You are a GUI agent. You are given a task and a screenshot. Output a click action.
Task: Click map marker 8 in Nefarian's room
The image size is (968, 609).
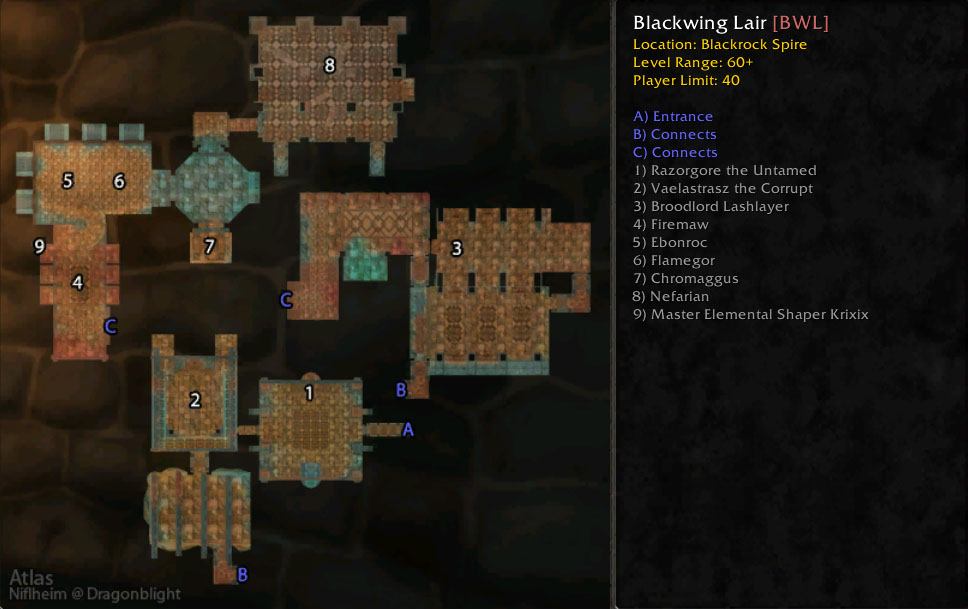click(329, 66)
